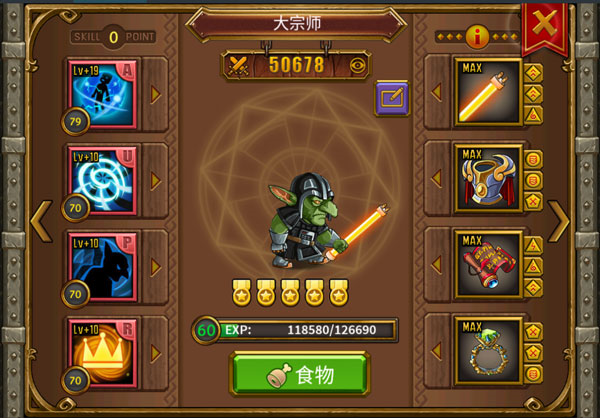Viewport: 600px width, 418px height.
Task: Select the blue swirl skill marked U
Action: click(103, 180)
